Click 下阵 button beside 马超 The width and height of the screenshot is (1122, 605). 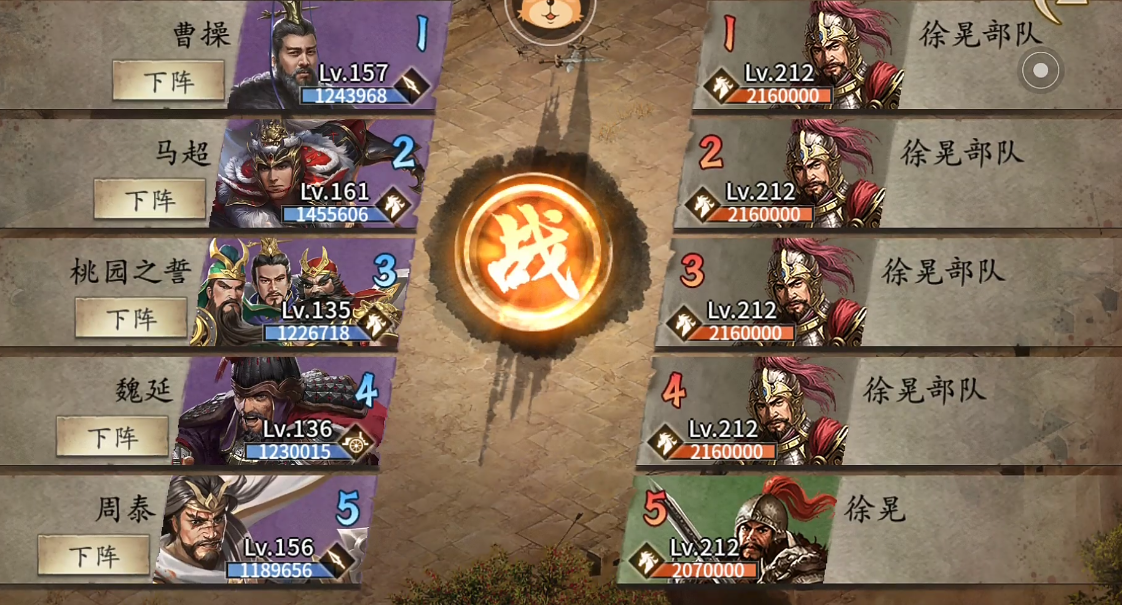click(x=150, y=199)
